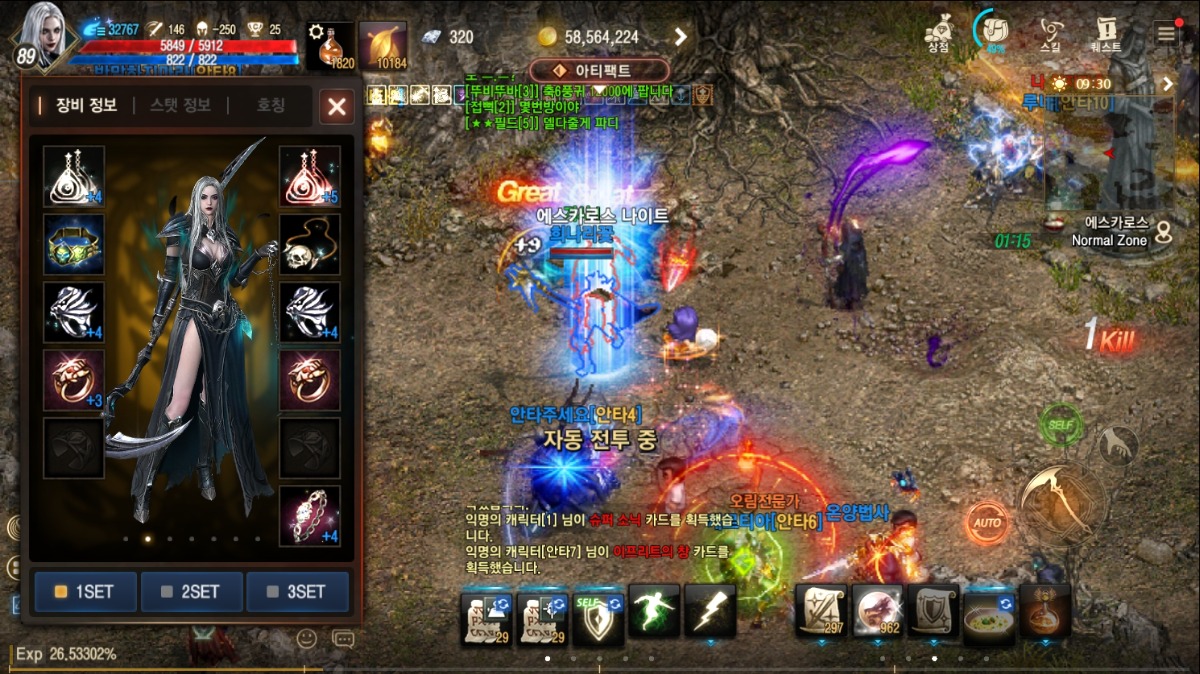Viewport: 1200px width, 674px height.
Task: Open the hamburger main menu
Action: pyautogui.click(x=1166, y=33)
